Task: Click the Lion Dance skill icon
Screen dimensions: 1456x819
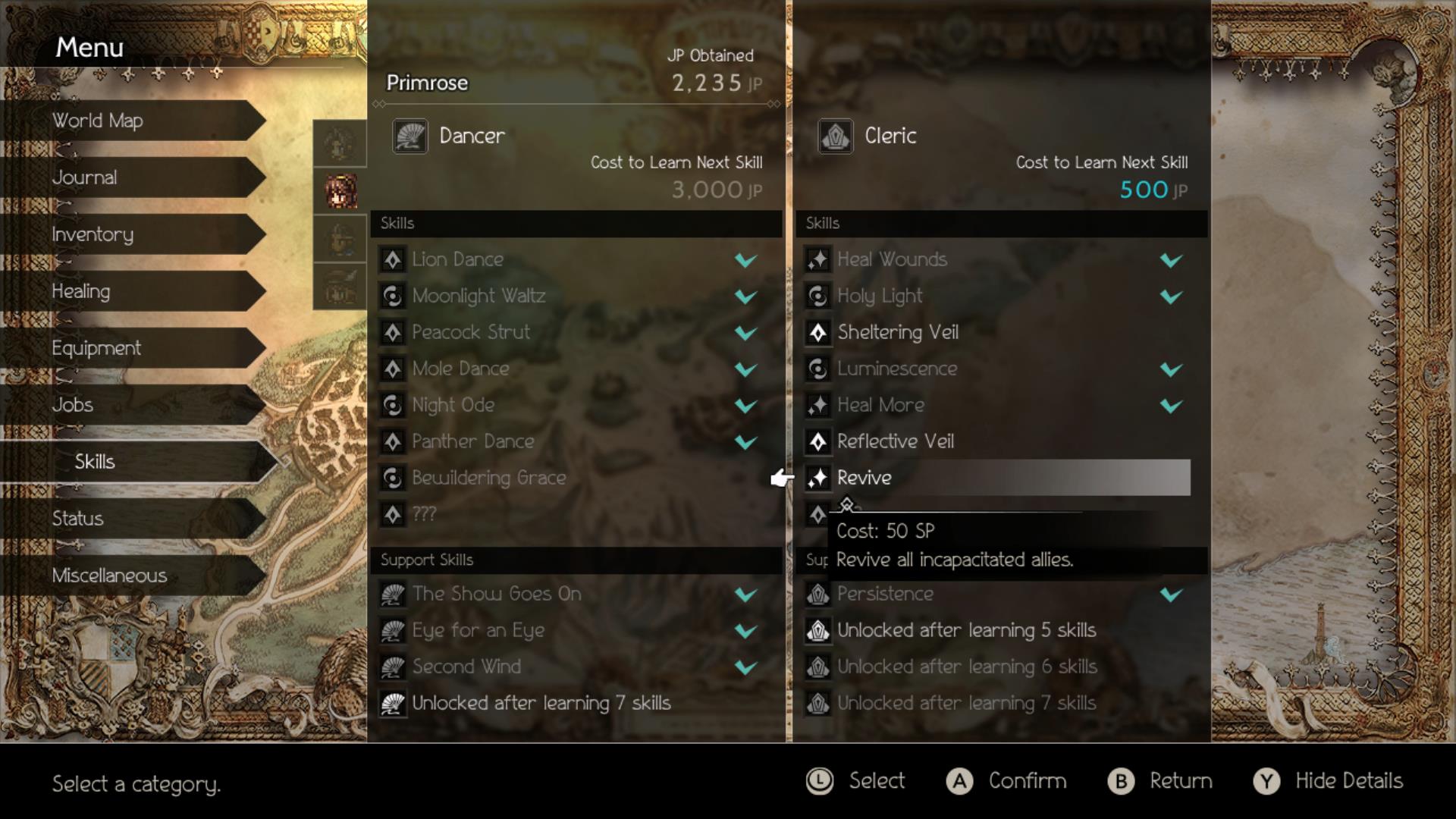Action: (x=393, y=259)
